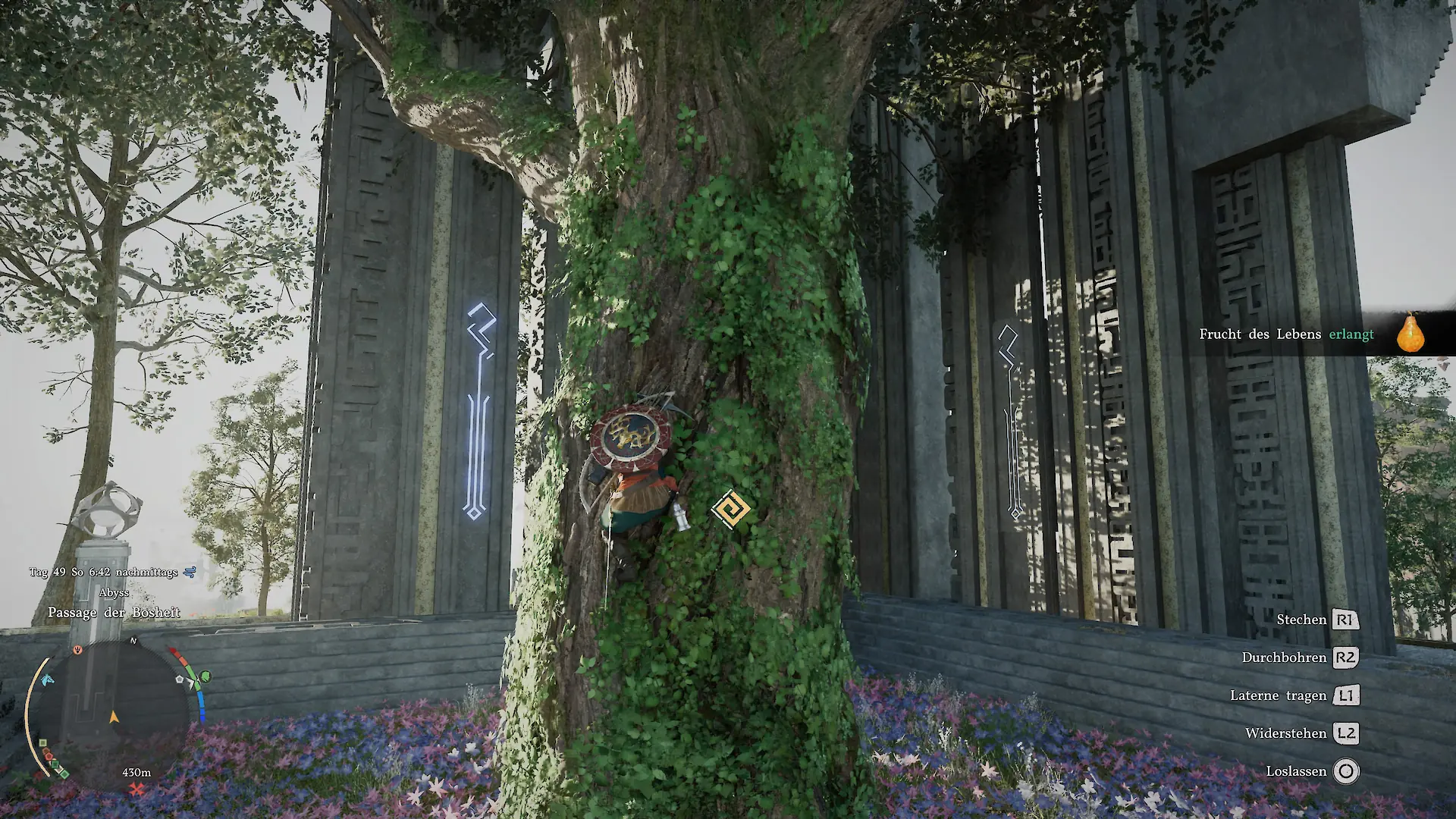Select the orange paw marker on the minimap
1456x819 pixels.
77,651
